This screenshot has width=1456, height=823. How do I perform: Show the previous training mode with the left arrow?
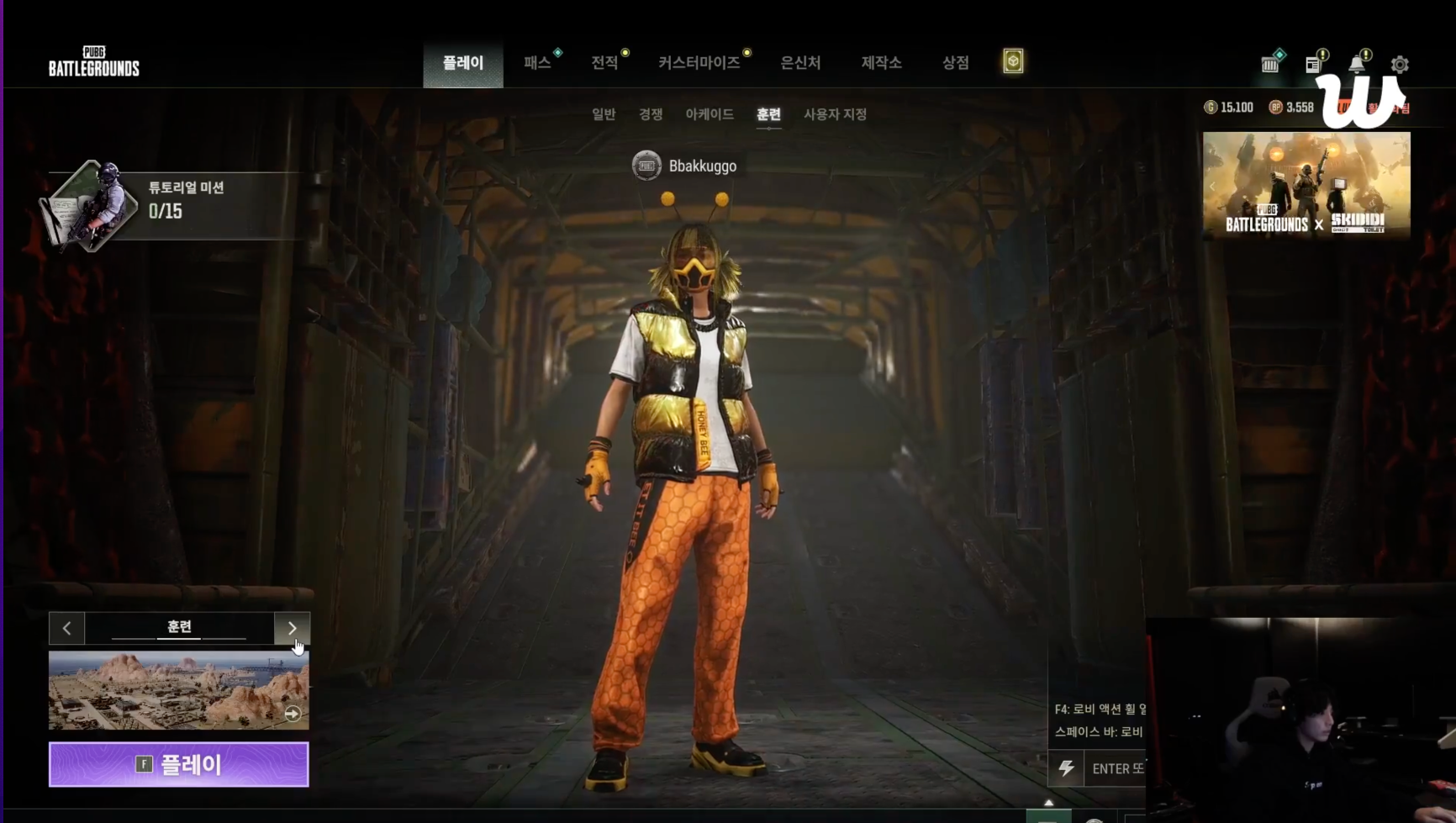click(x=67, y=628)
